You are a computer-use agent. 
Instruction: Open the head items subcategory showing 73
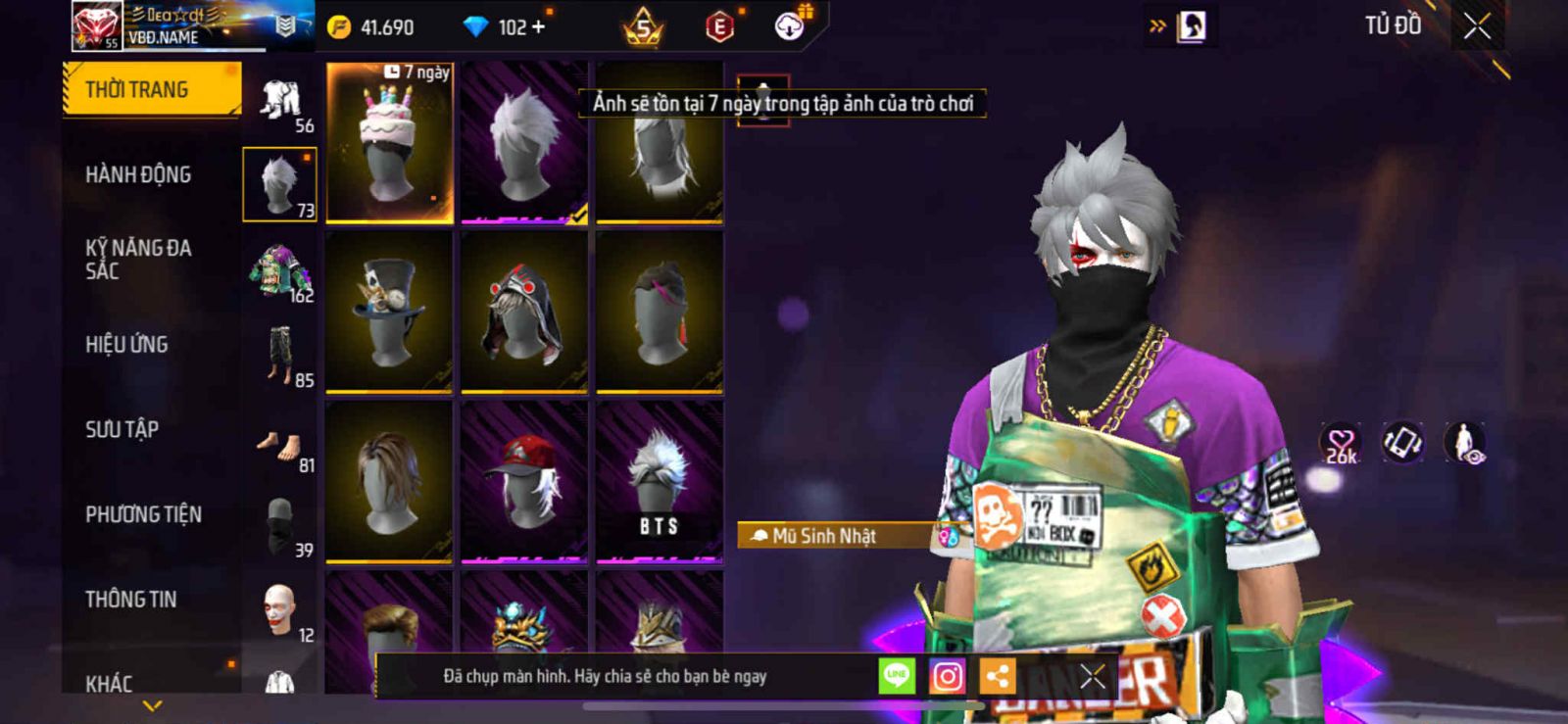[x=280, y=184]
